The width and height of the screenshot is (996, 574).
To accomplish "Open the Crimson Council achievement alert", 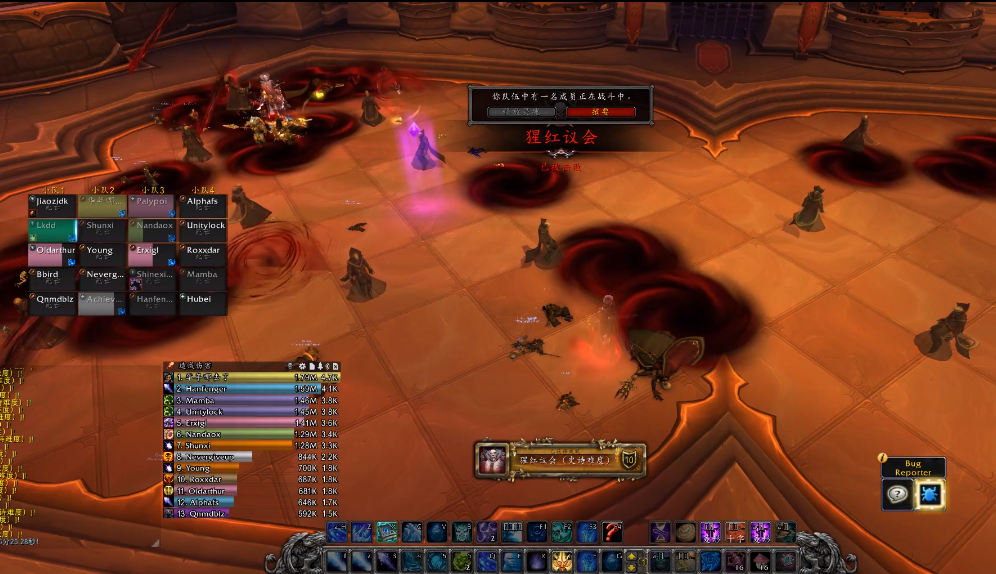I will (x=560, y=460).
